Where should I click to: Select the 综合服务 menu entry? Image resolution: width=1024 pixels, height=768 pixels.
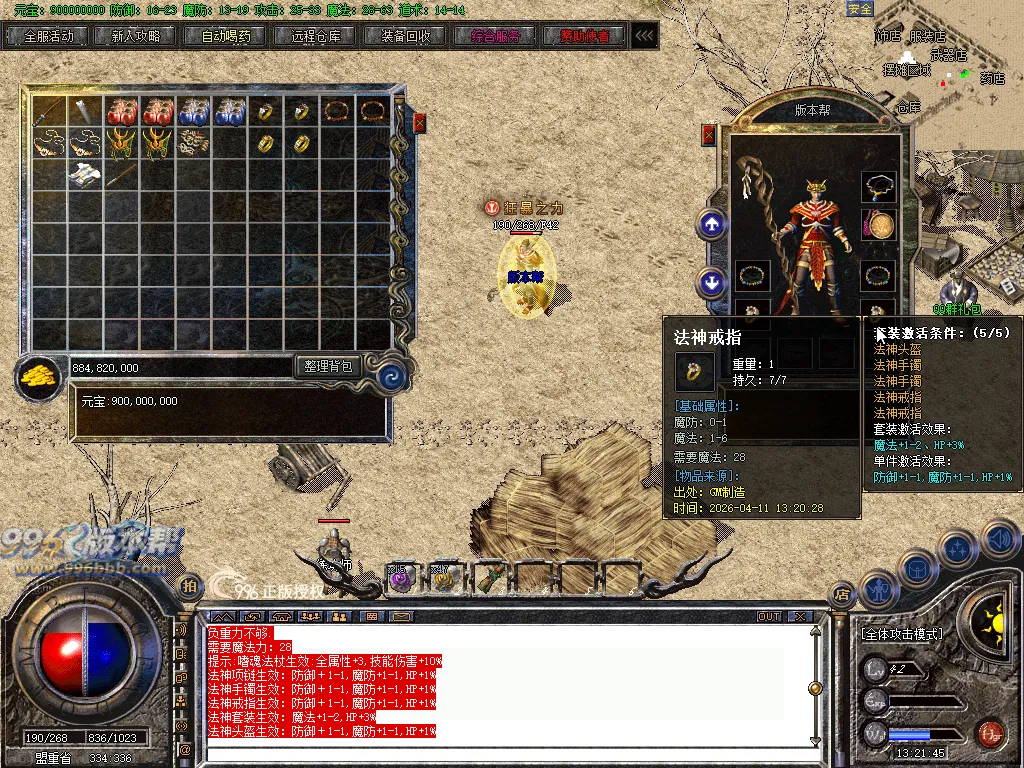point(496,36)
